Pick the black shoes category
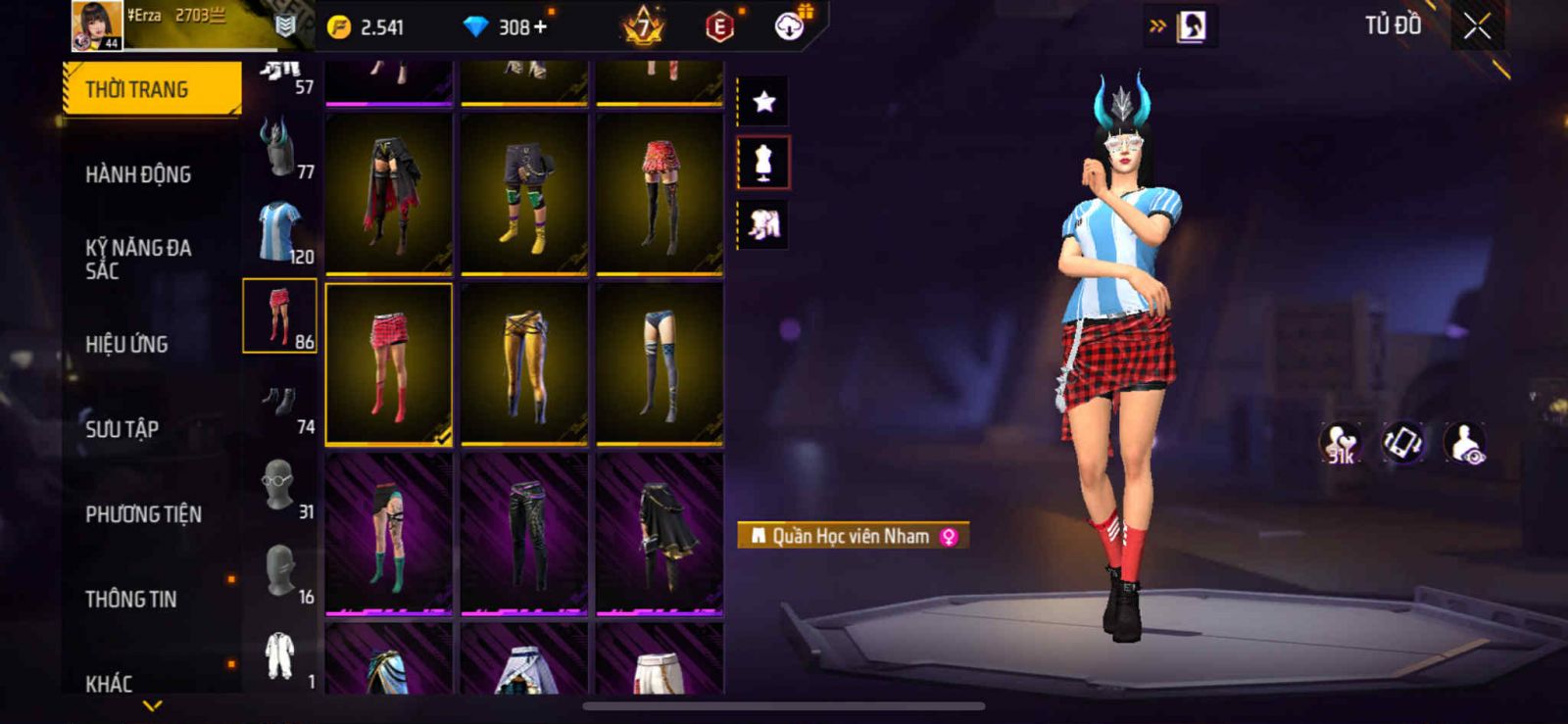This screenshot has height=724, width=1568. pyautogui.click(x=280, y=402)
